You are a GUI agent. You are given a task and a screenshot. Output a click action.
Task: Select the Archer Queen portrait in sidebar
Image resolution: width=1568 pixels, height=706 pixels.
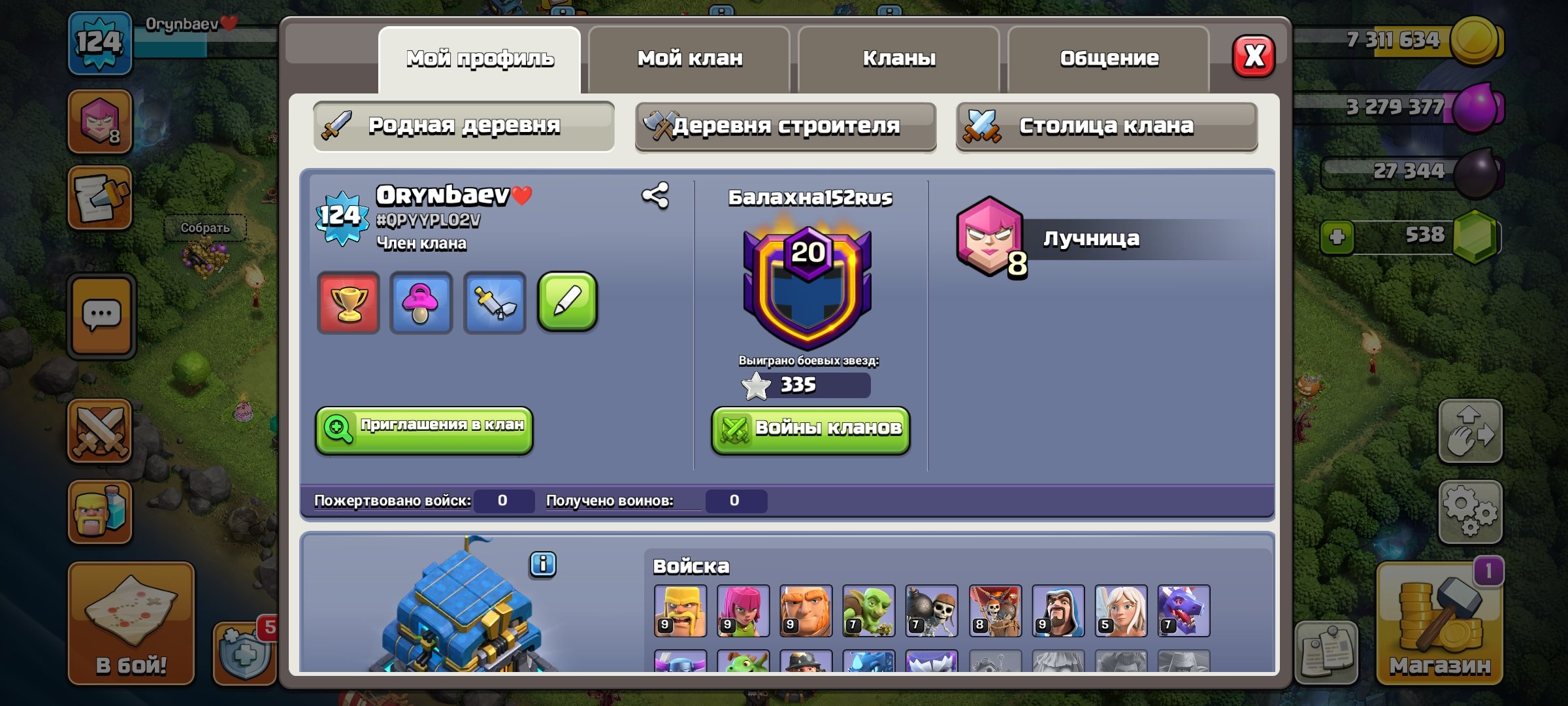click(99, 122)
